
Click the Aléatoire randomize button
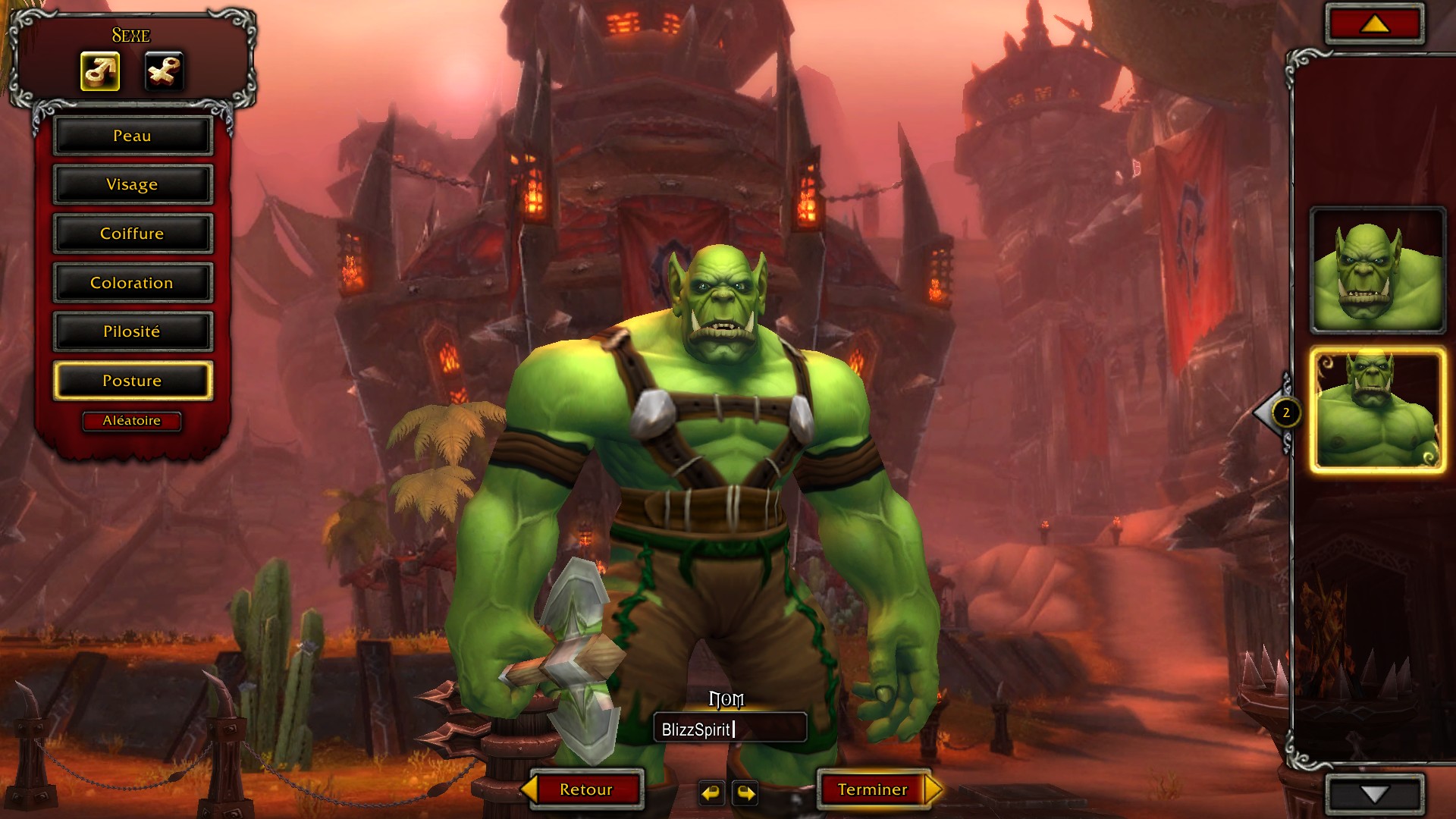point(132,421)
